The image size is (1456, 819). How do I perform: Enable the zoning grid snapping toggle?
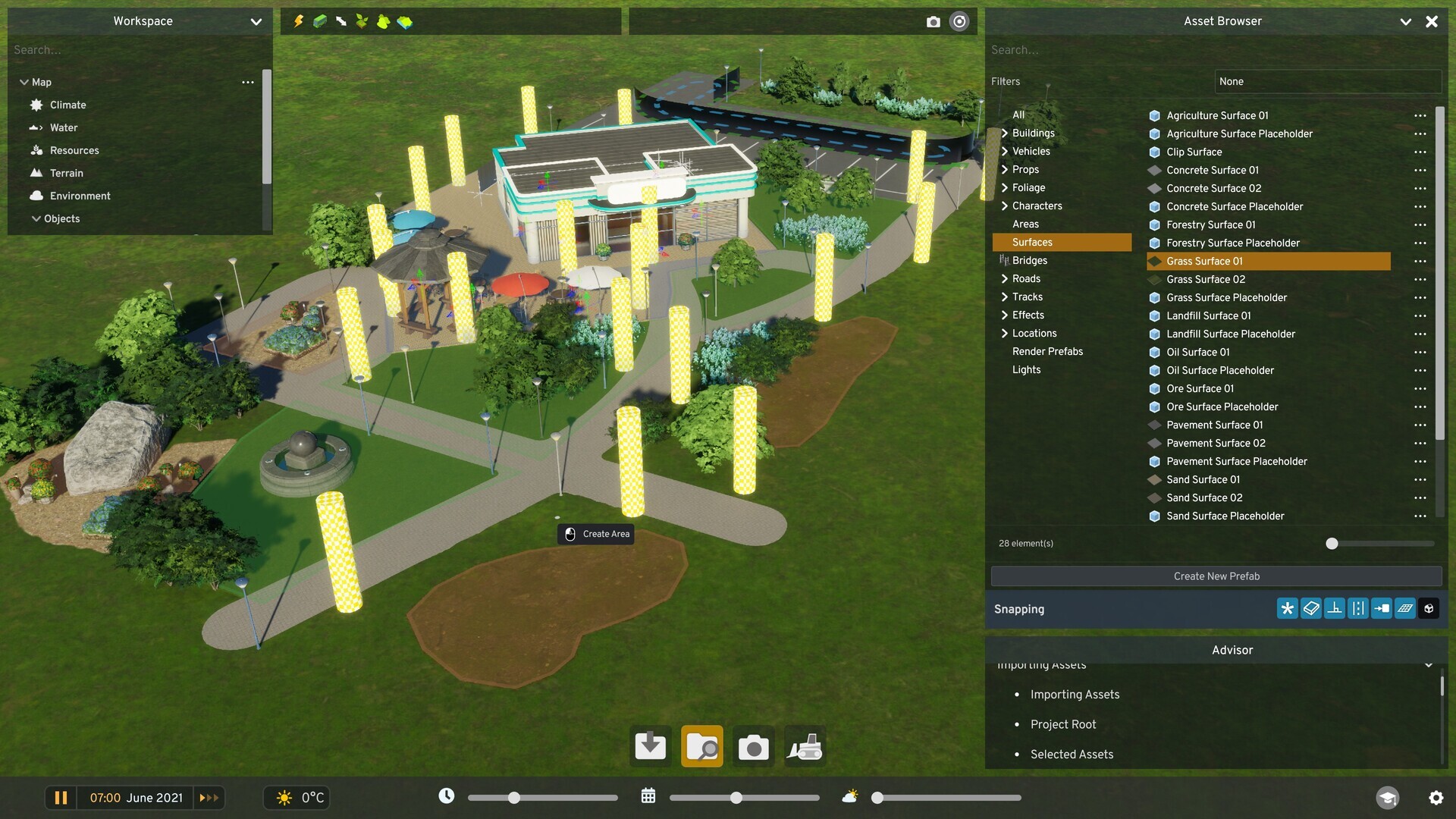tap(1405, 608)
